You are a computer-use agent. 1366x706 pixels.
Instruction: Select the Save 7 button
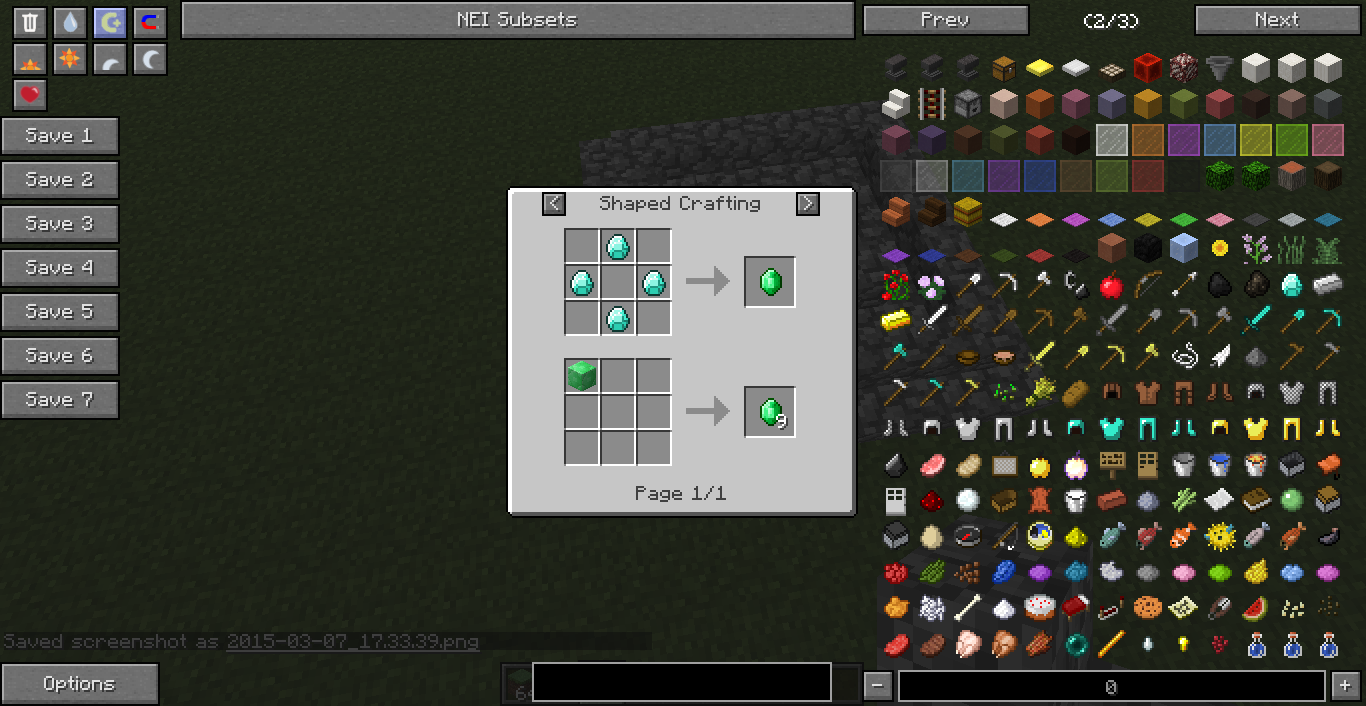click(x=60, y=400)
